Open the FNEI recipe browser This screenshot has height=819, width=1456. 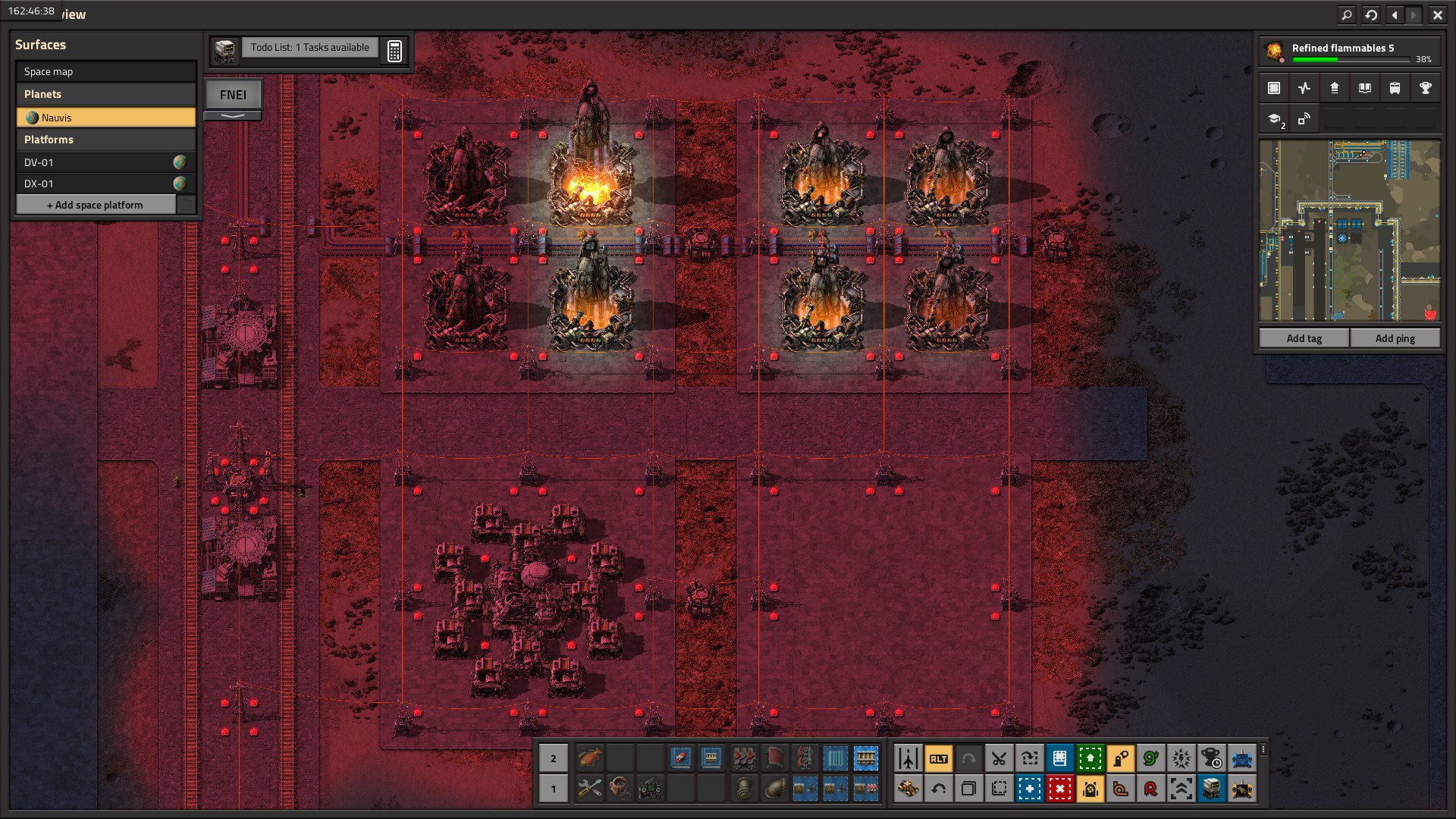[233, 95]
